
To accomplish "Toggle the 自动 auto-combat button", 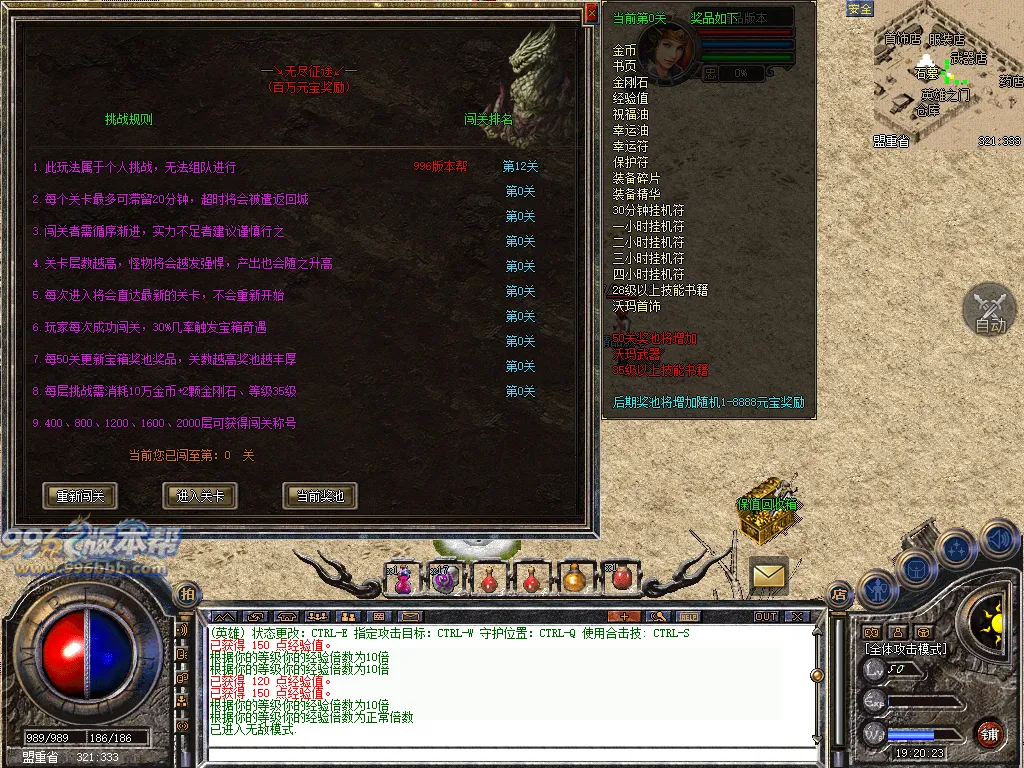I will coord(989,310).
